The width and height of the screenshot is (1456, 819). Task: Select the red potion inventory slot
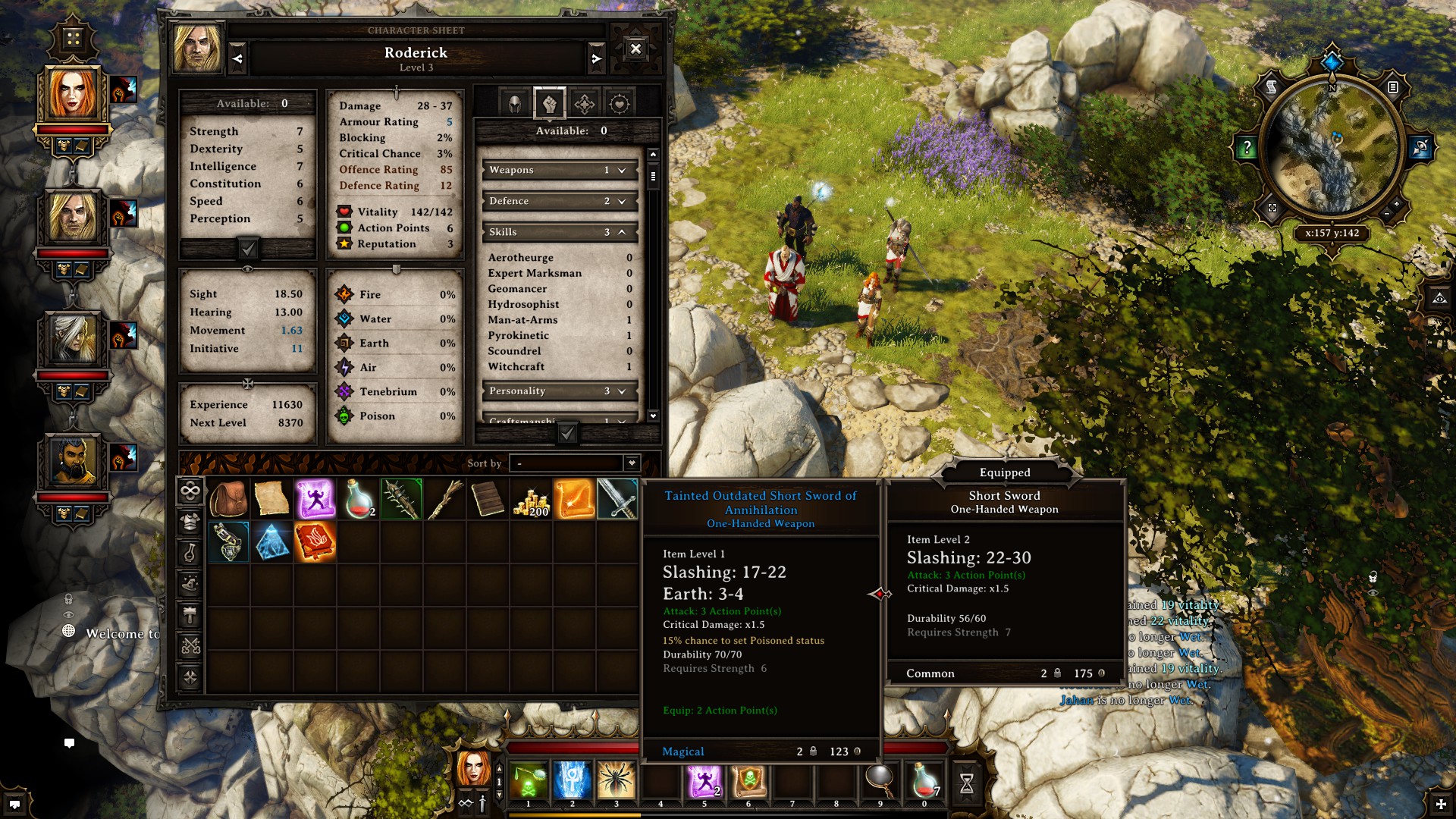point(358,499)
